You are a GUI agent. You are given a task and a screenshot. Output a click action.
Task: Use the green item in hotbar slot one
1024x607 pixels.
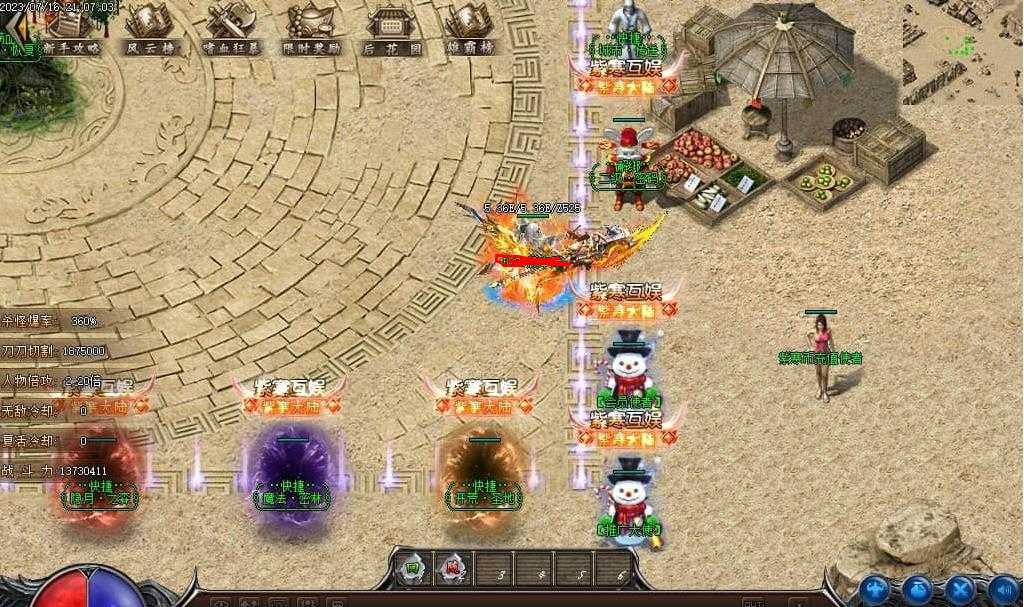point(412,570)
